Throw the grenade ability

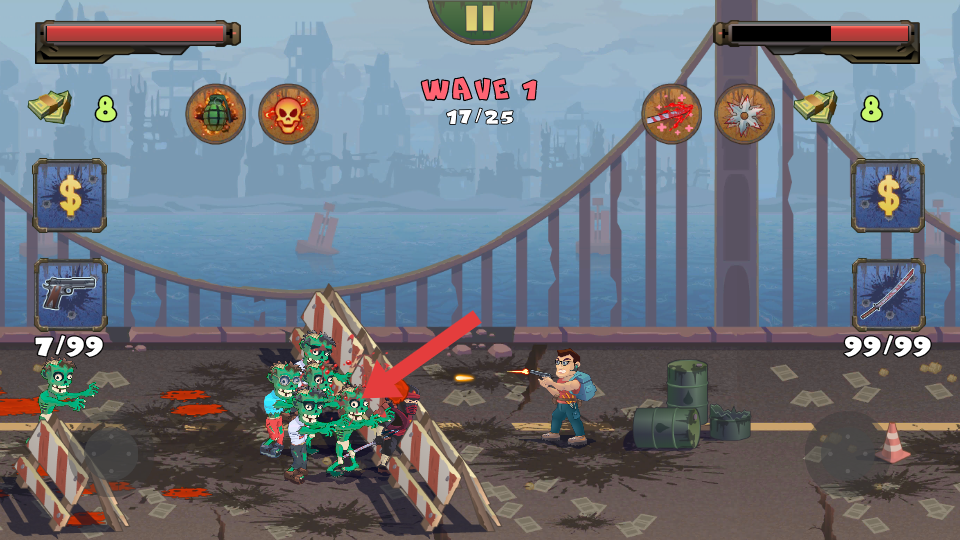tap(216, 114)
